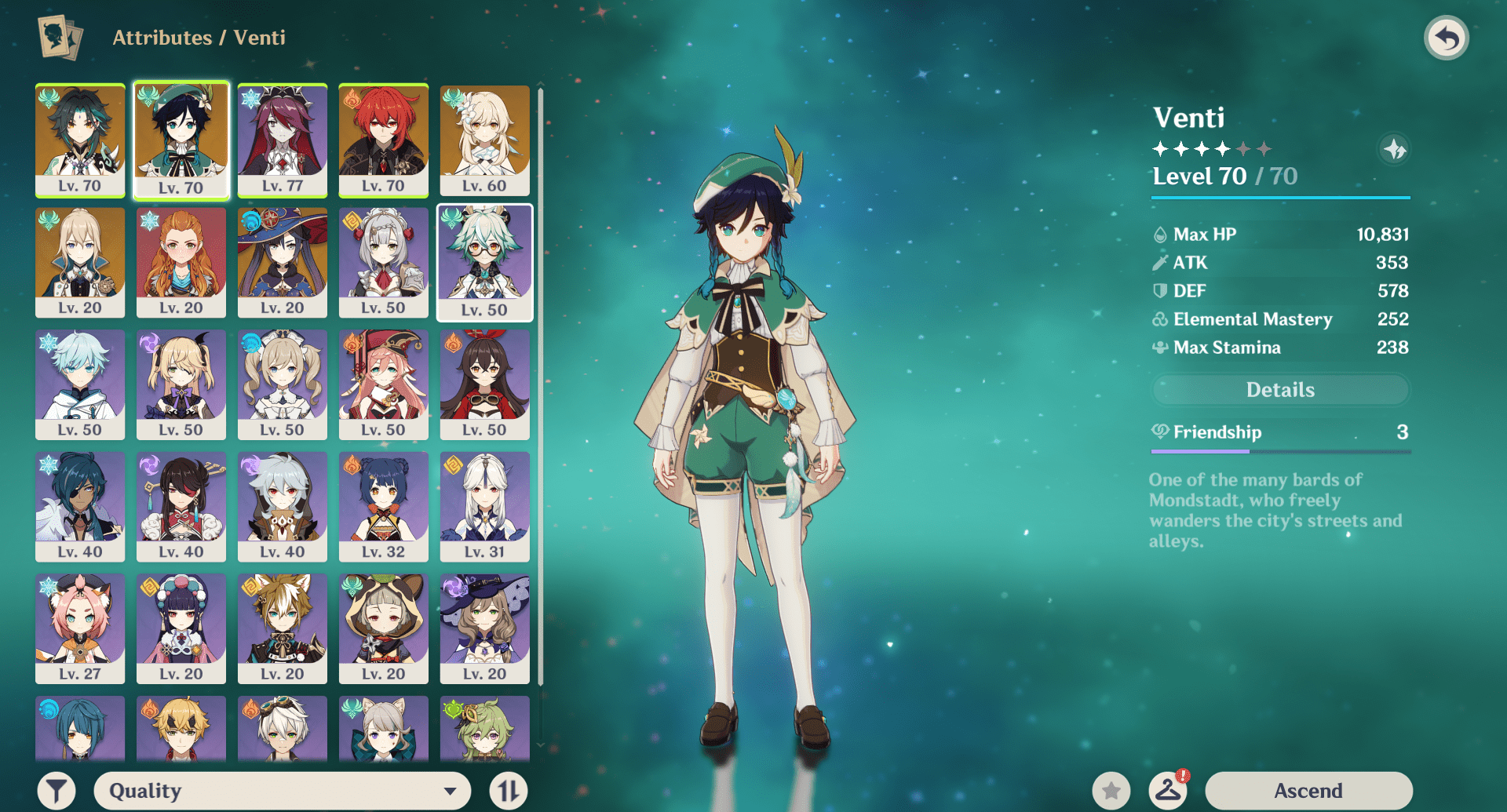Open the character filter funnel button
Screen dimensions: 1507x812
[x=57, y=790]
